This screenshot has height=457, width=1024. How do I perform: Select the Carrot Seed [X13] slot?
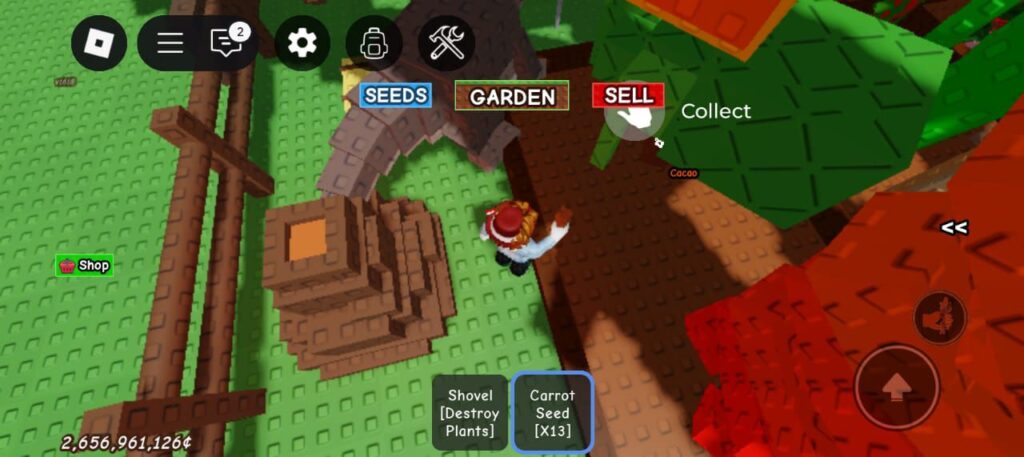pyautogui.click(x=552, y=412)
